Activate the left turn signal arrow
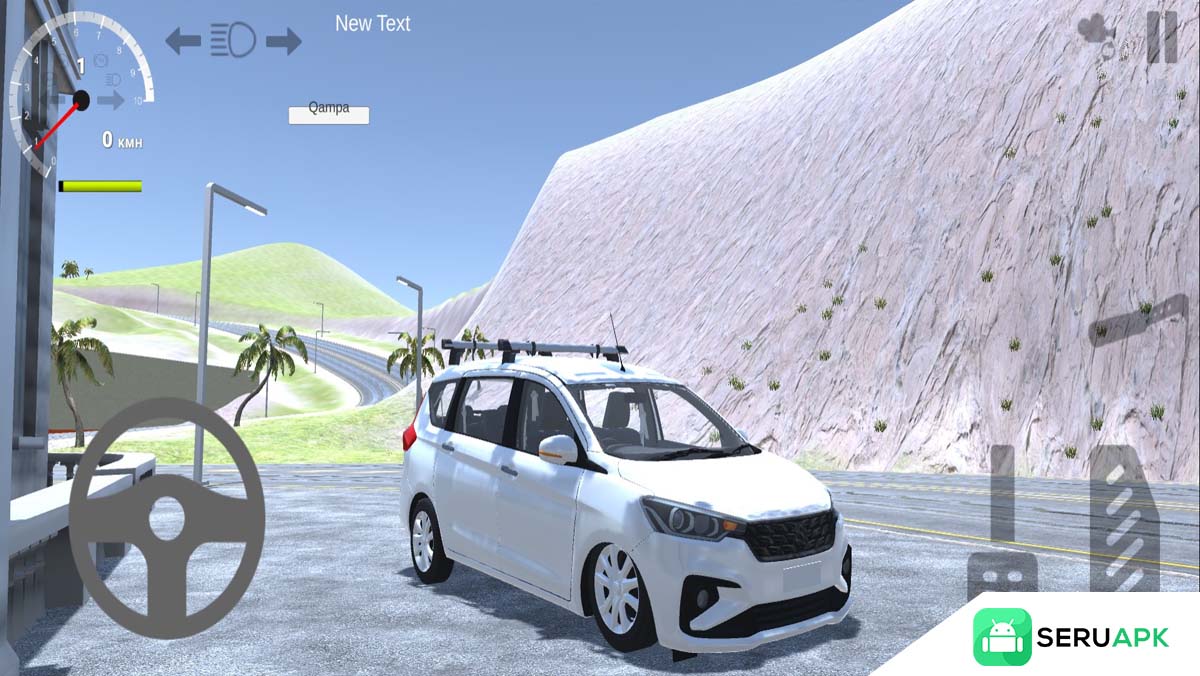 pyautogui.click(x=183, y=40)
